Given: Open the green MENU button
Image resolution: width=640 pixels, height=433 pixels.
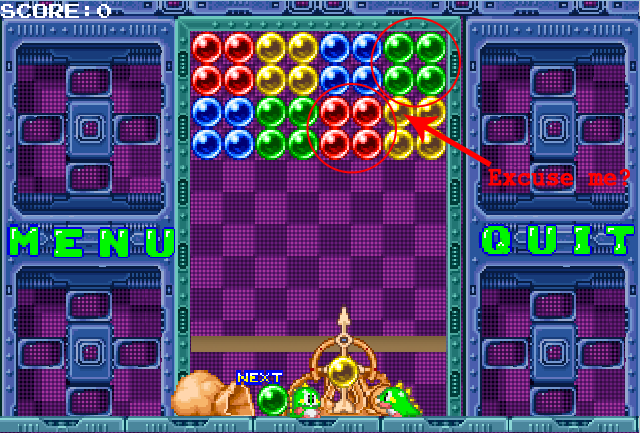Looking at the screenshot, I should pos(91,242).
